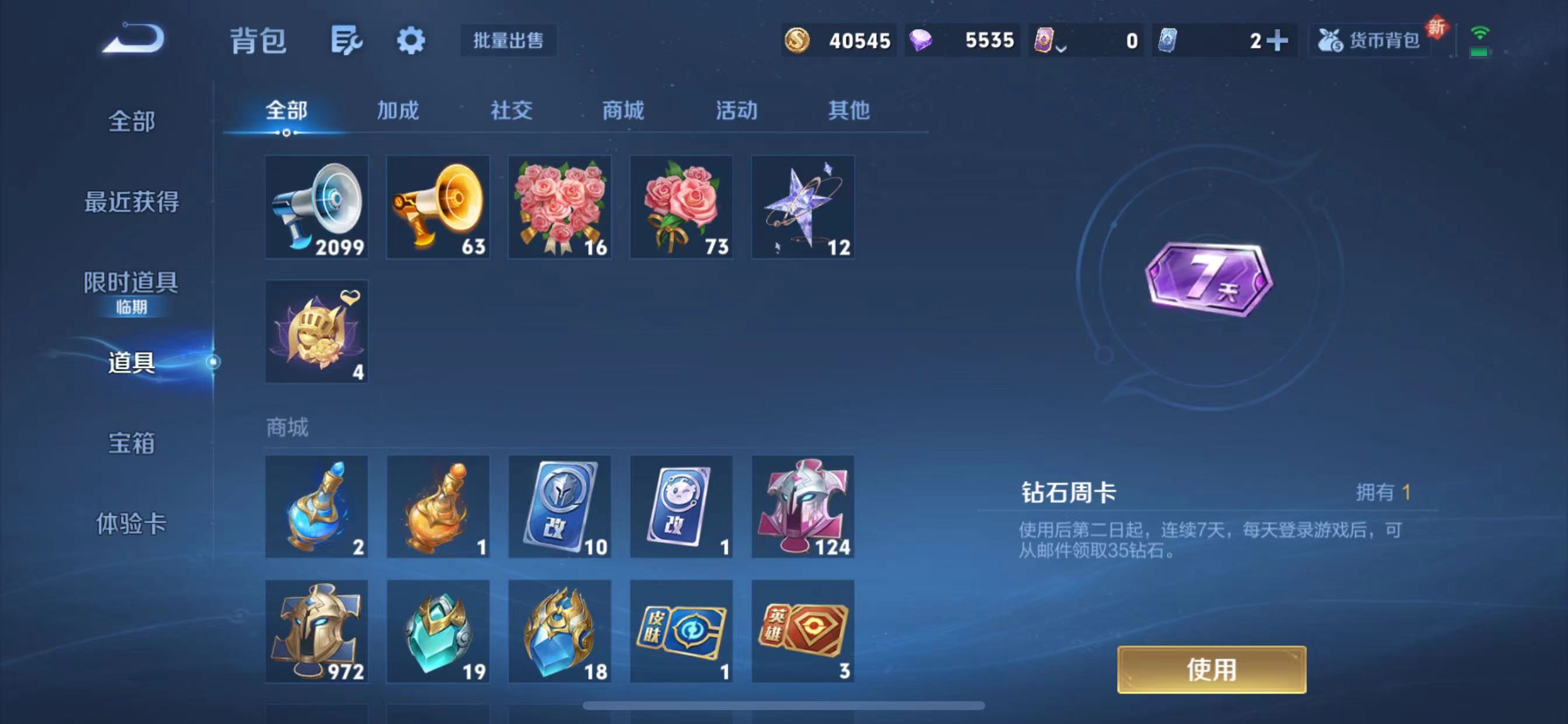
Task: Select the heart-shaped rose bouquet item
Action: (x=559, y=207)
